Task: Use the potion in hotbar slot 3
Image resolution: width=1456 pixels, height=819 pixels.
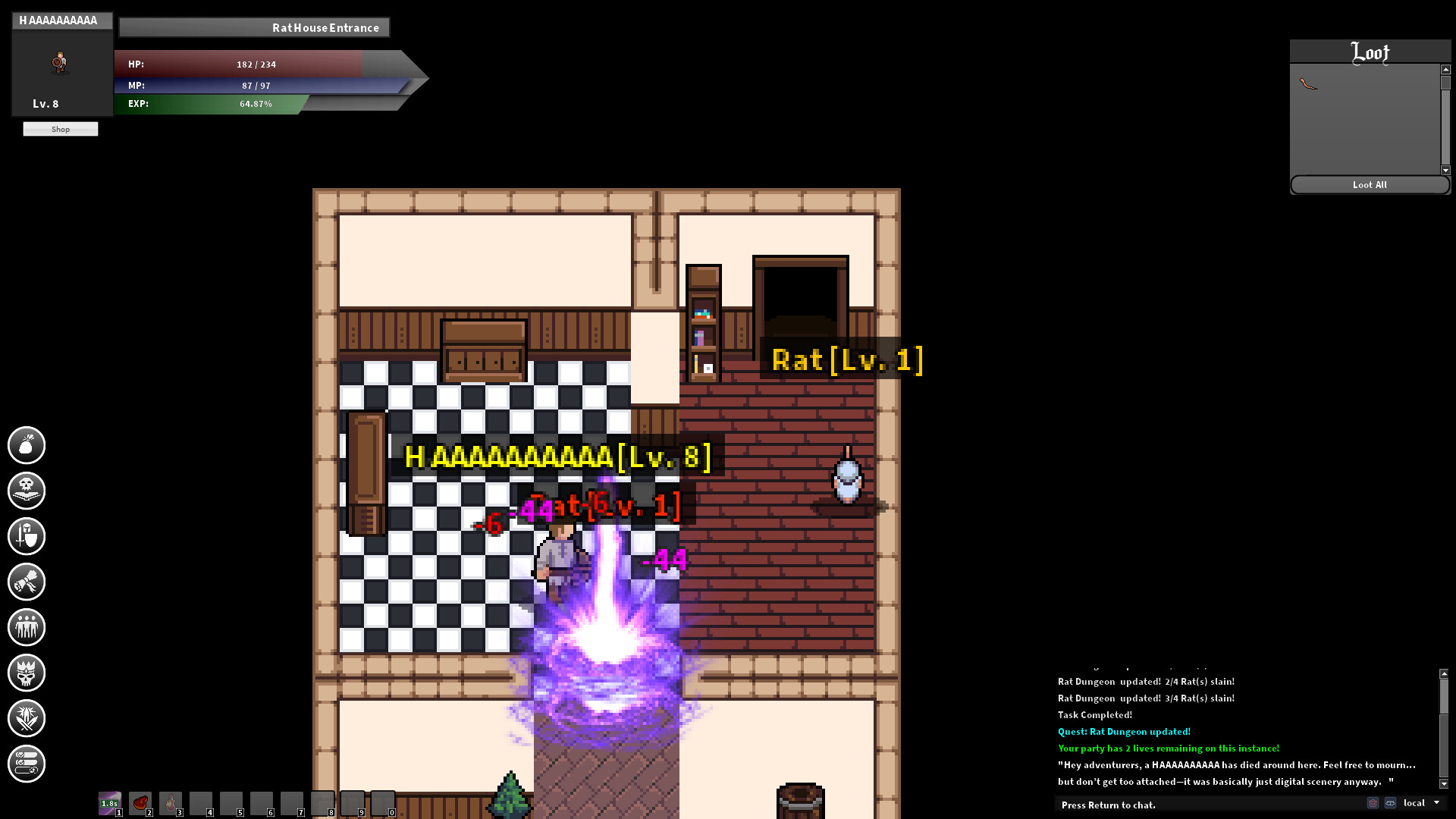Action: click(171, 804)
